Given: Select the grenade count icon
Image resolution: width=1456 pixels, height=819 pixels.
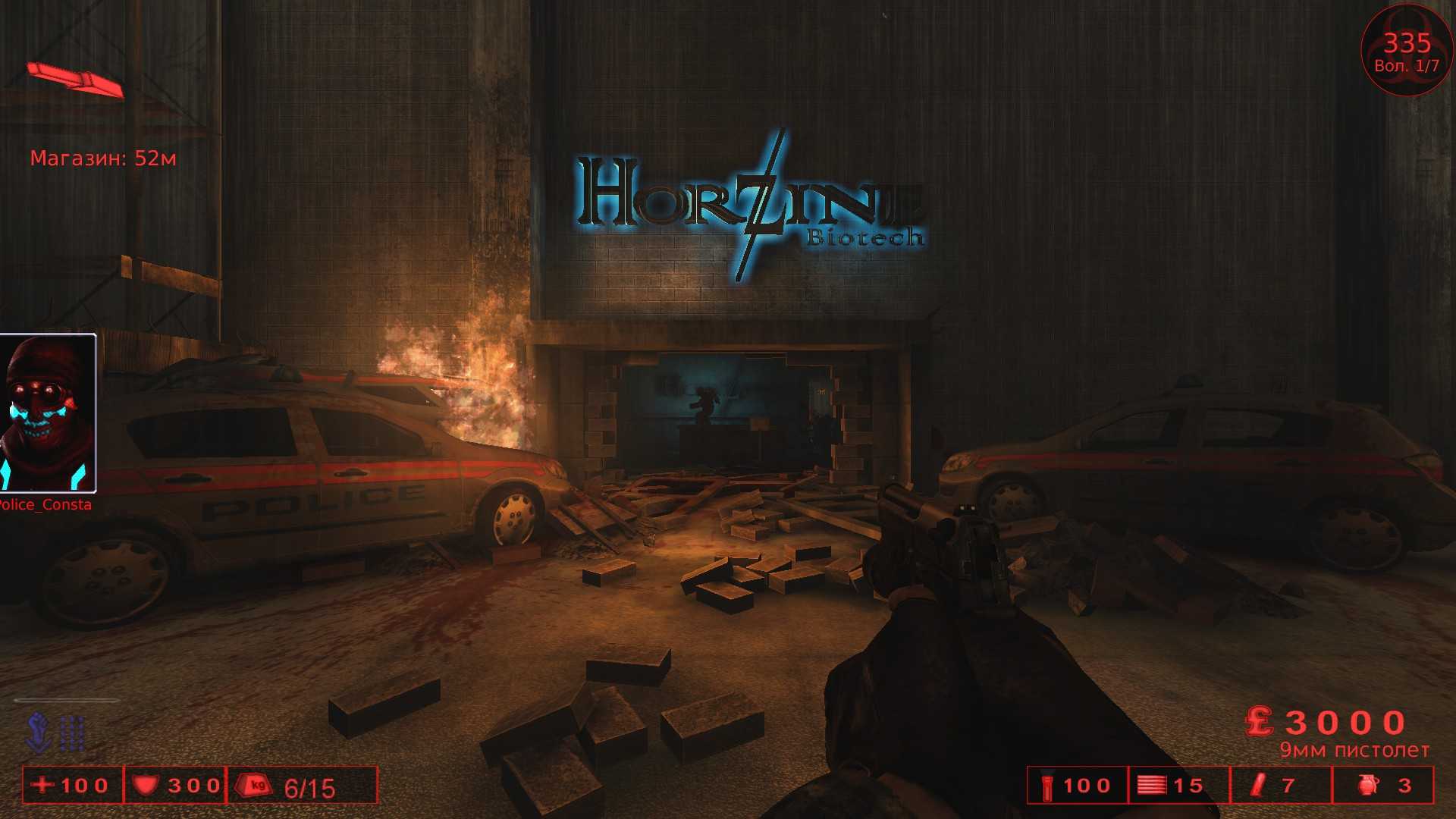Looking at the screenshot, I should [x=1365, y=786].
